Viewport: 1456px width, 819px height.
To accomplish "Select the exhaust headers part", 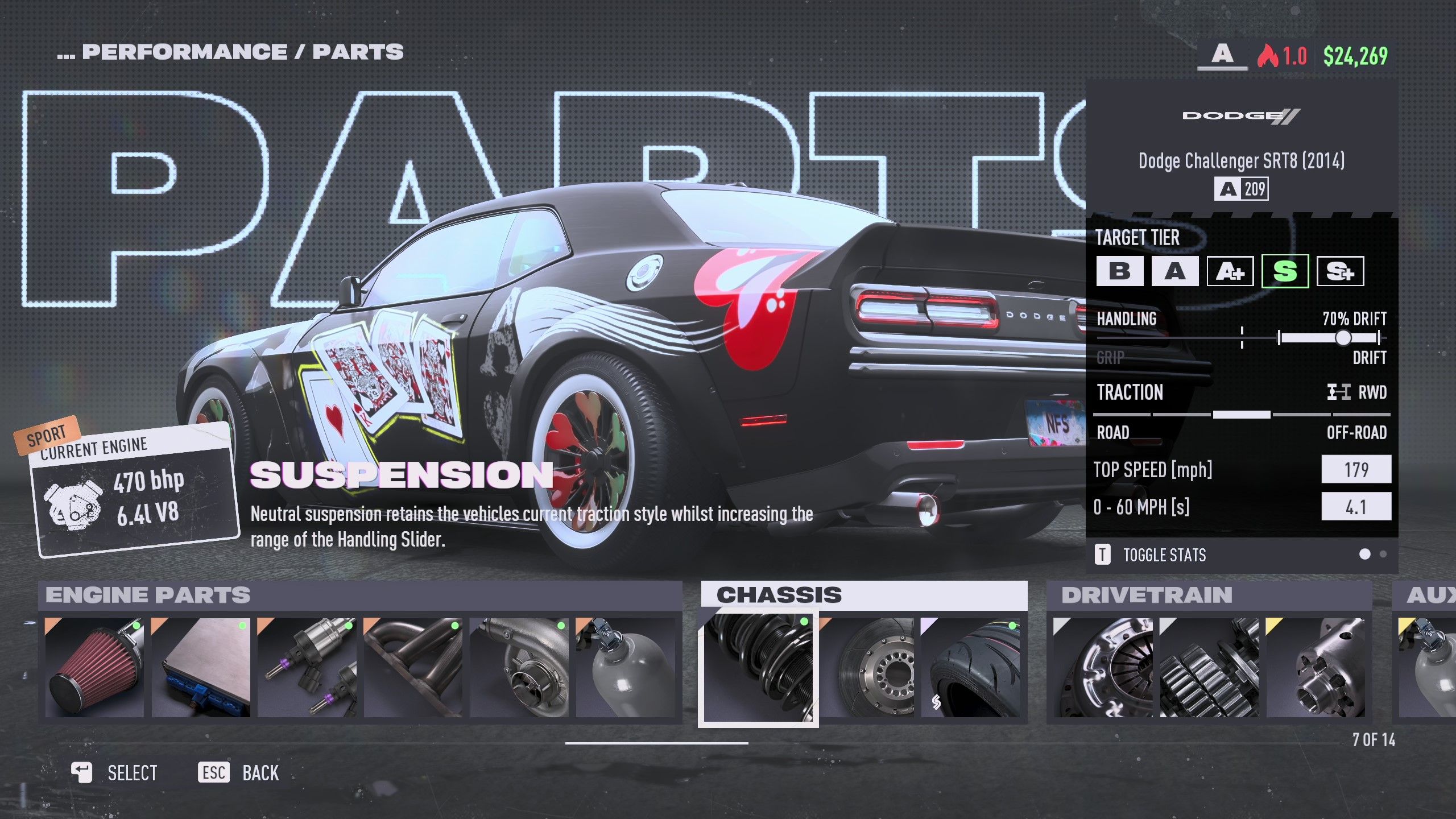I will 413,668.
